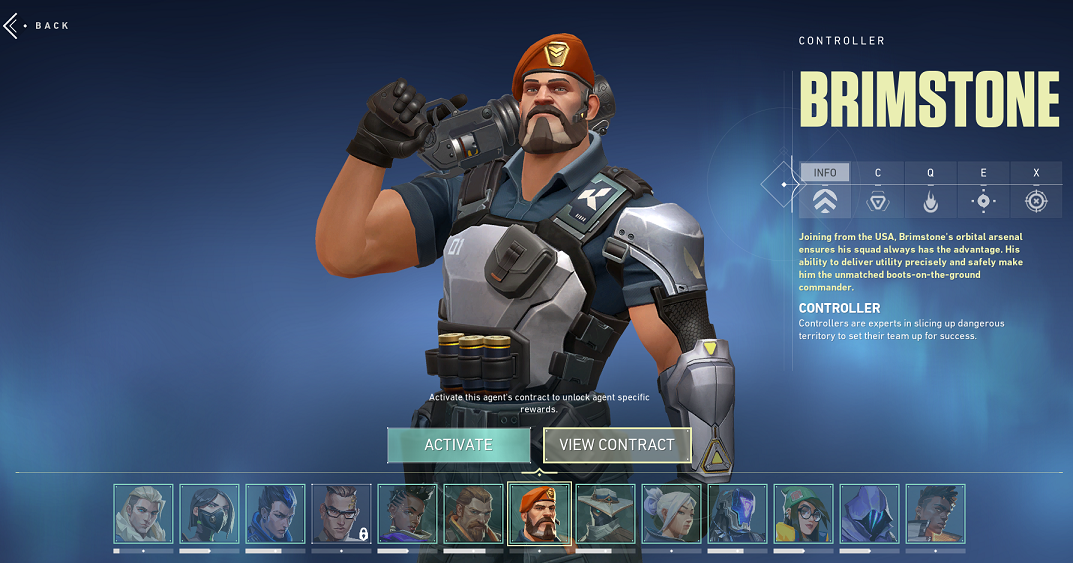Screen dimensions: 1073x563
Task: Open the View Contract page
Action: click(617, 445)
